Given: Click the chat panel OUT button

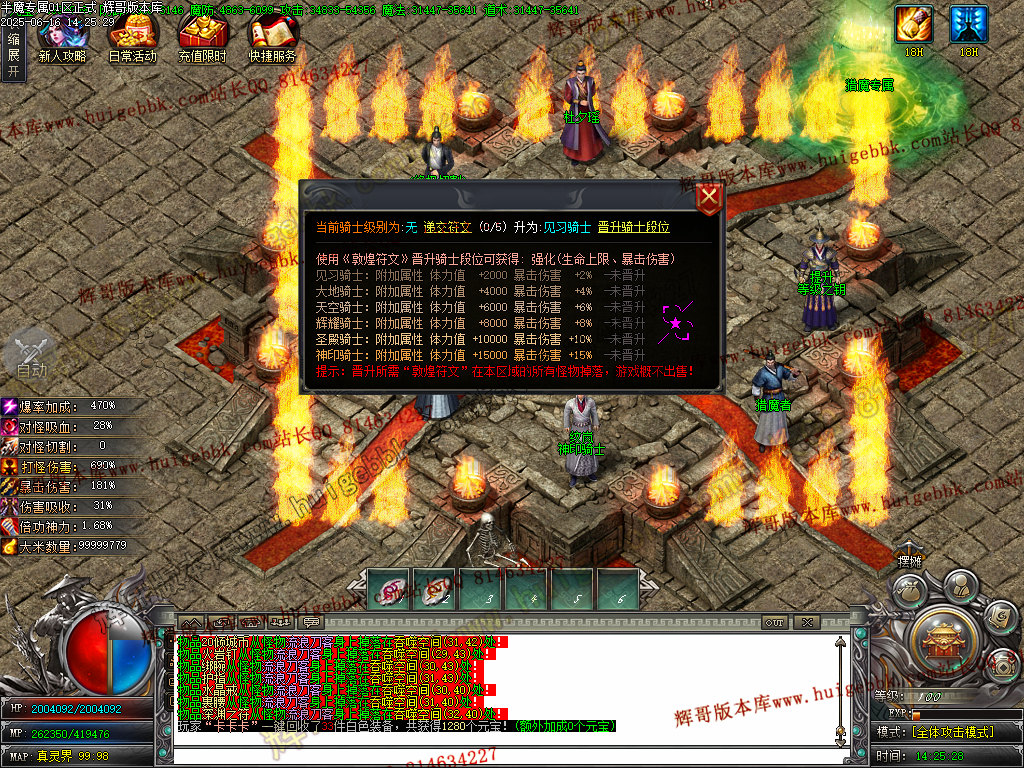Looking at the screenshot, I should [774, 622].
